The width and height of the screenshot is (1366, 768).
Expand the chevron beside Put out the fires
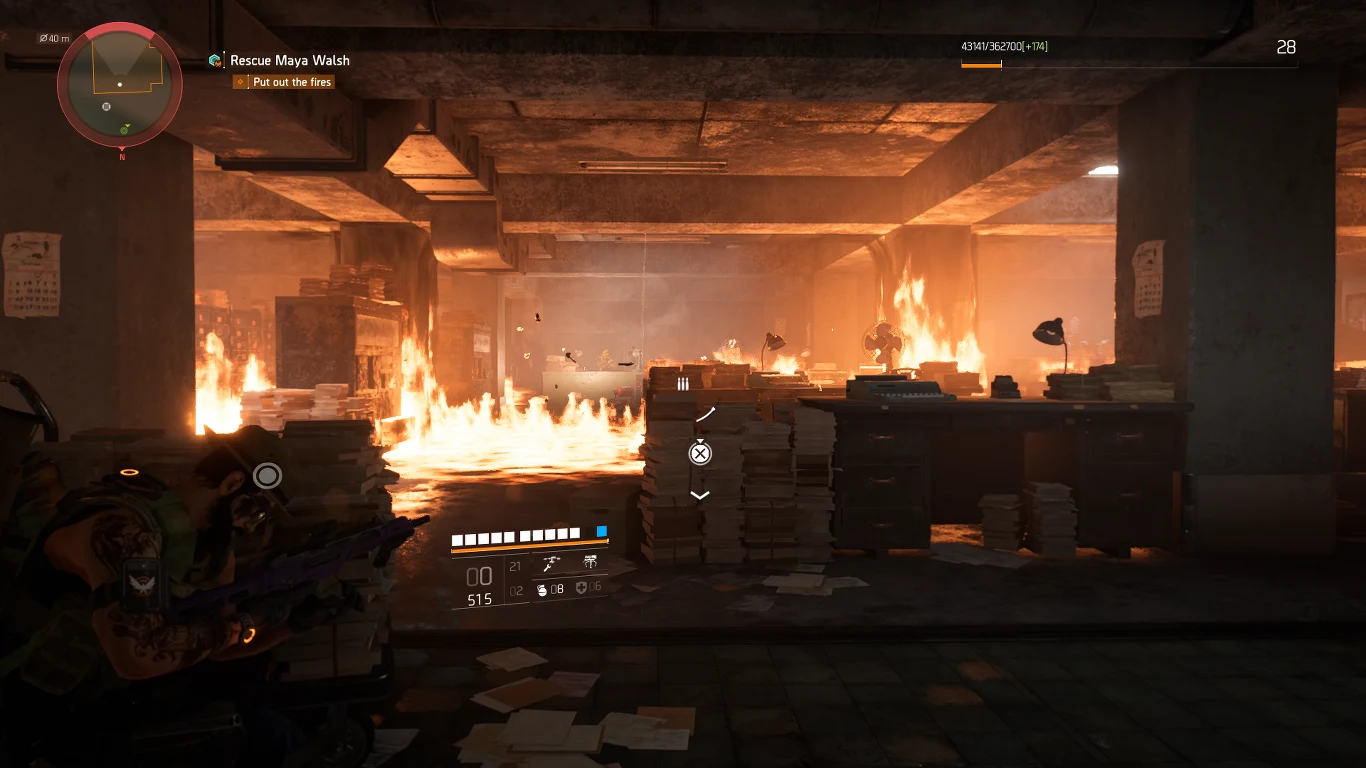239,81
